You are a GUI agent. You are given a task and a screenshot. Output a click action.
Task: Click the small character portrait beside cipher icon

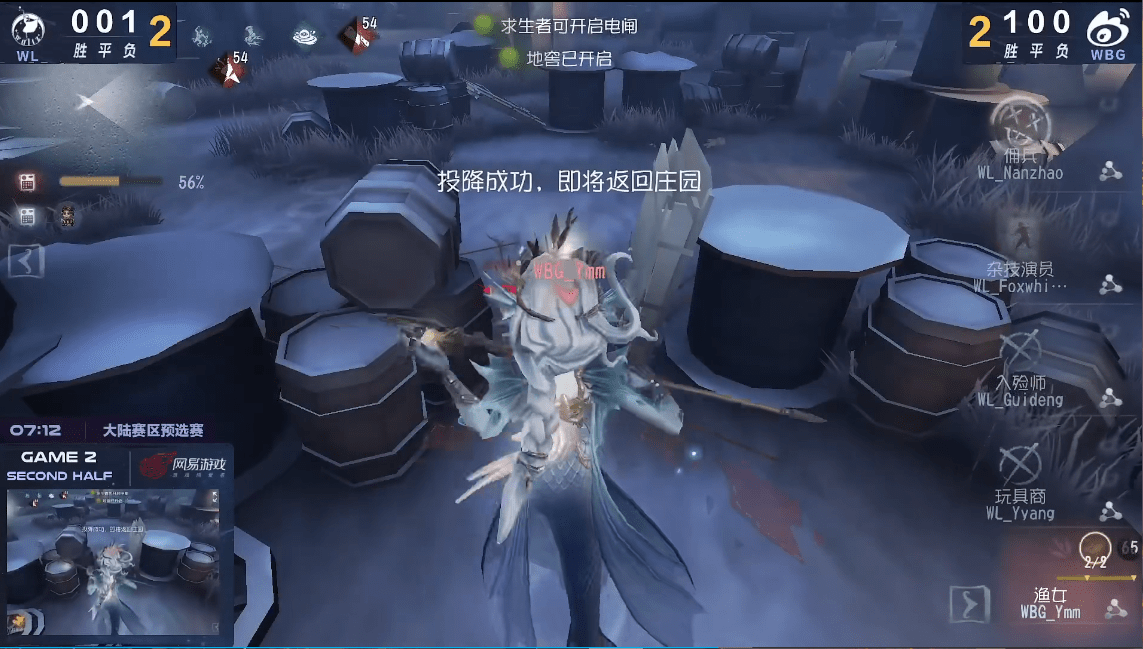point(67,215)
